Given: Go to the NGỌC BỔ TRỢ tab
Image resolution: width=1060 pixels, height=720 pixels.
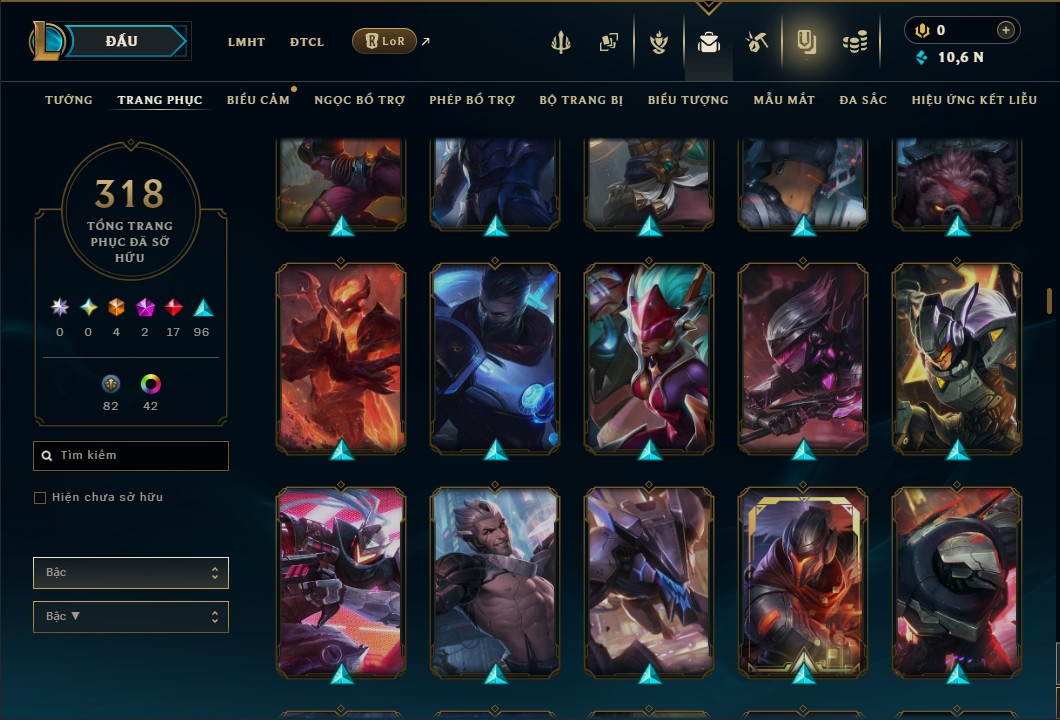Looking at the screenshot, I should click(x=359, y=100).
